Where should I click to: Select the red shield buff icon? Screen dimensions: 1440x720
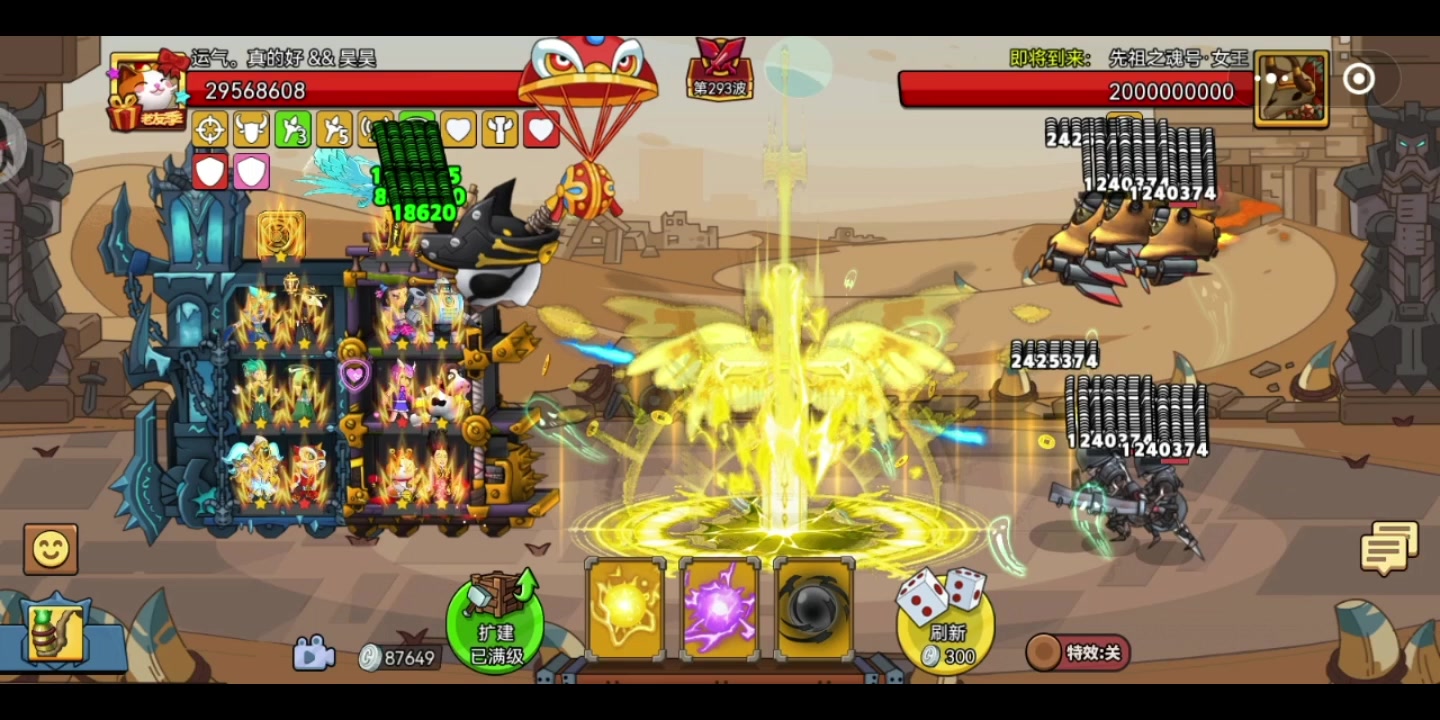[210, 171]
